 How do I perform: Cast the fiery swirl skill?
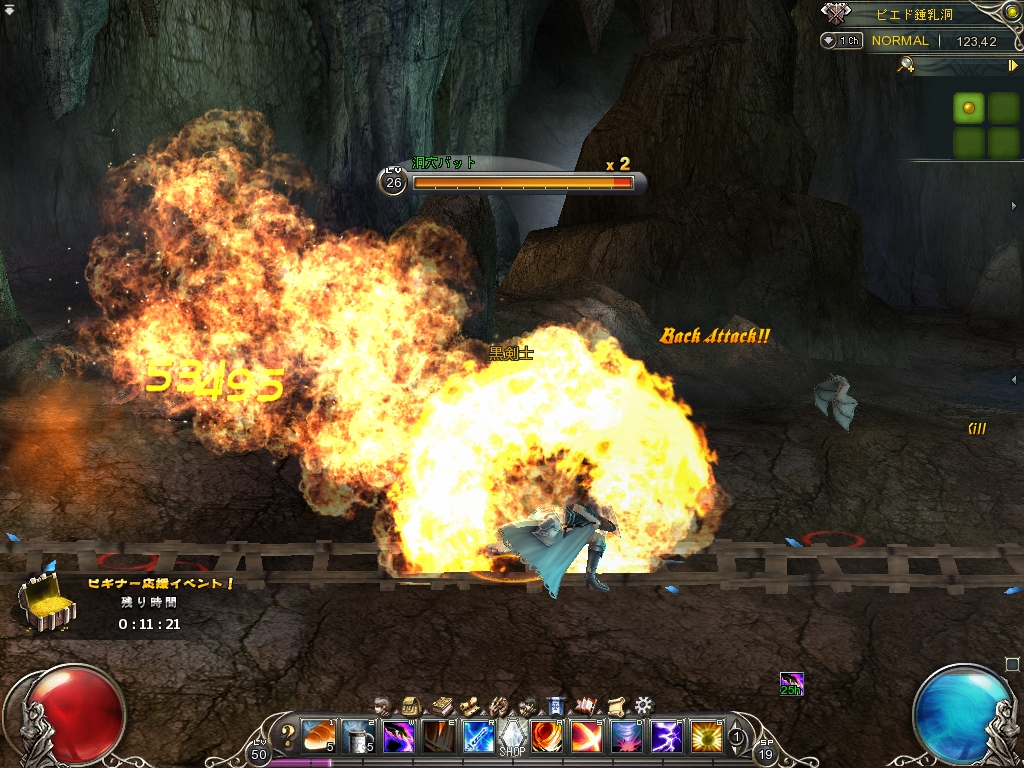coord(546,737)
